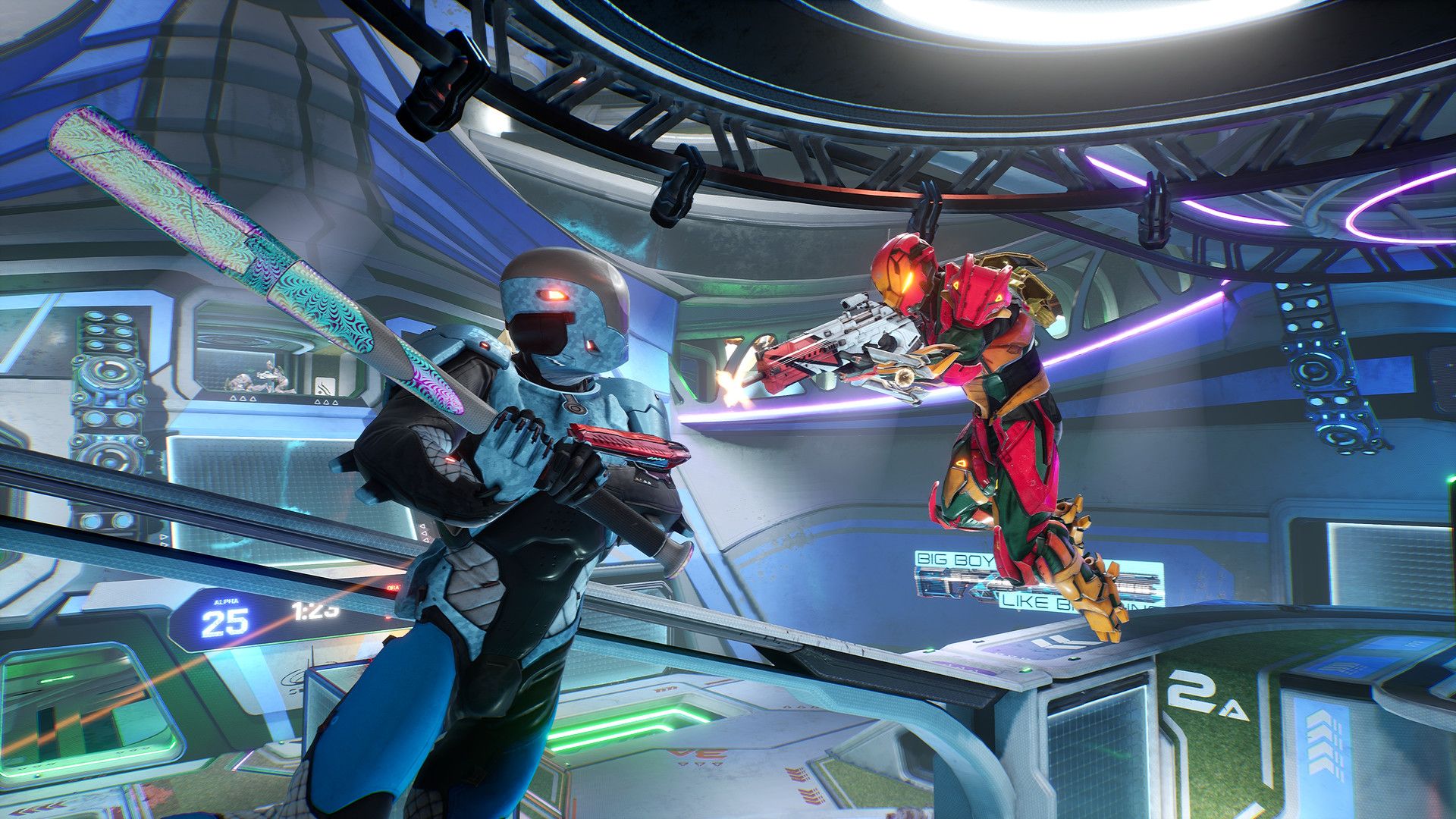Click the muzzle flash near the rifle barrel
1456x819 pixels.
coord(730,387)
